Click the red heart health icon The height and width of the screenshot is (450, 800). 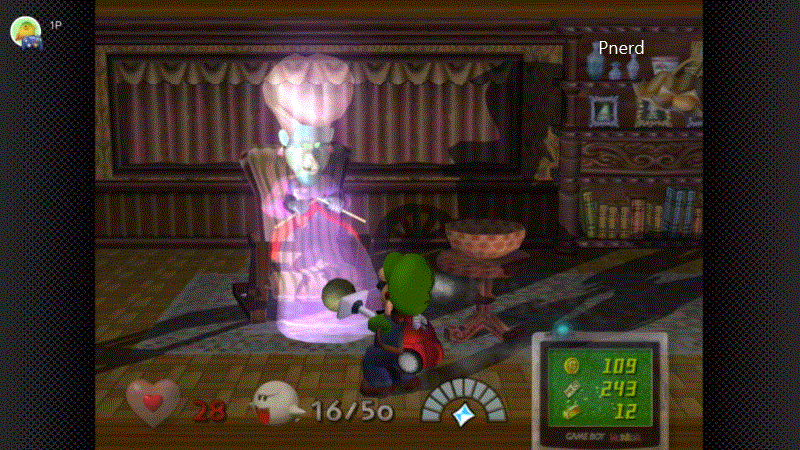pyautogui.click(x=153, y=402)
